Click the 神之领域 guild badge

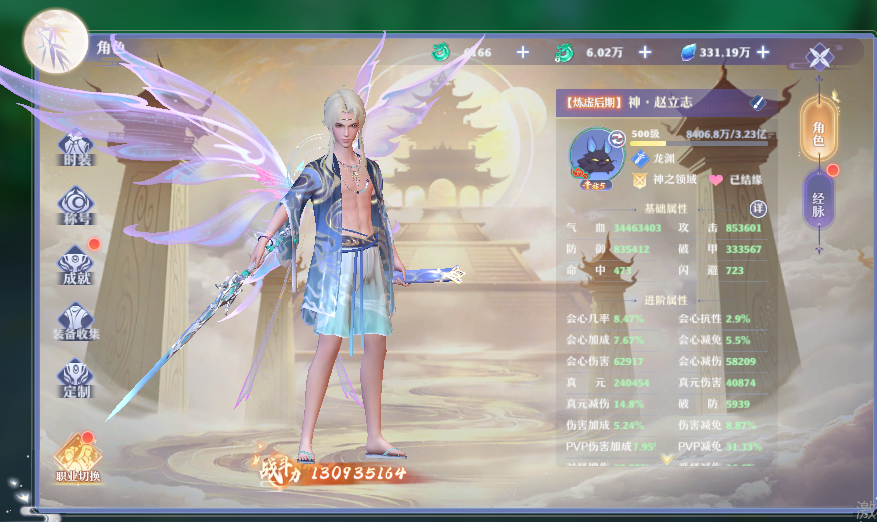click(x=640, y=181)
